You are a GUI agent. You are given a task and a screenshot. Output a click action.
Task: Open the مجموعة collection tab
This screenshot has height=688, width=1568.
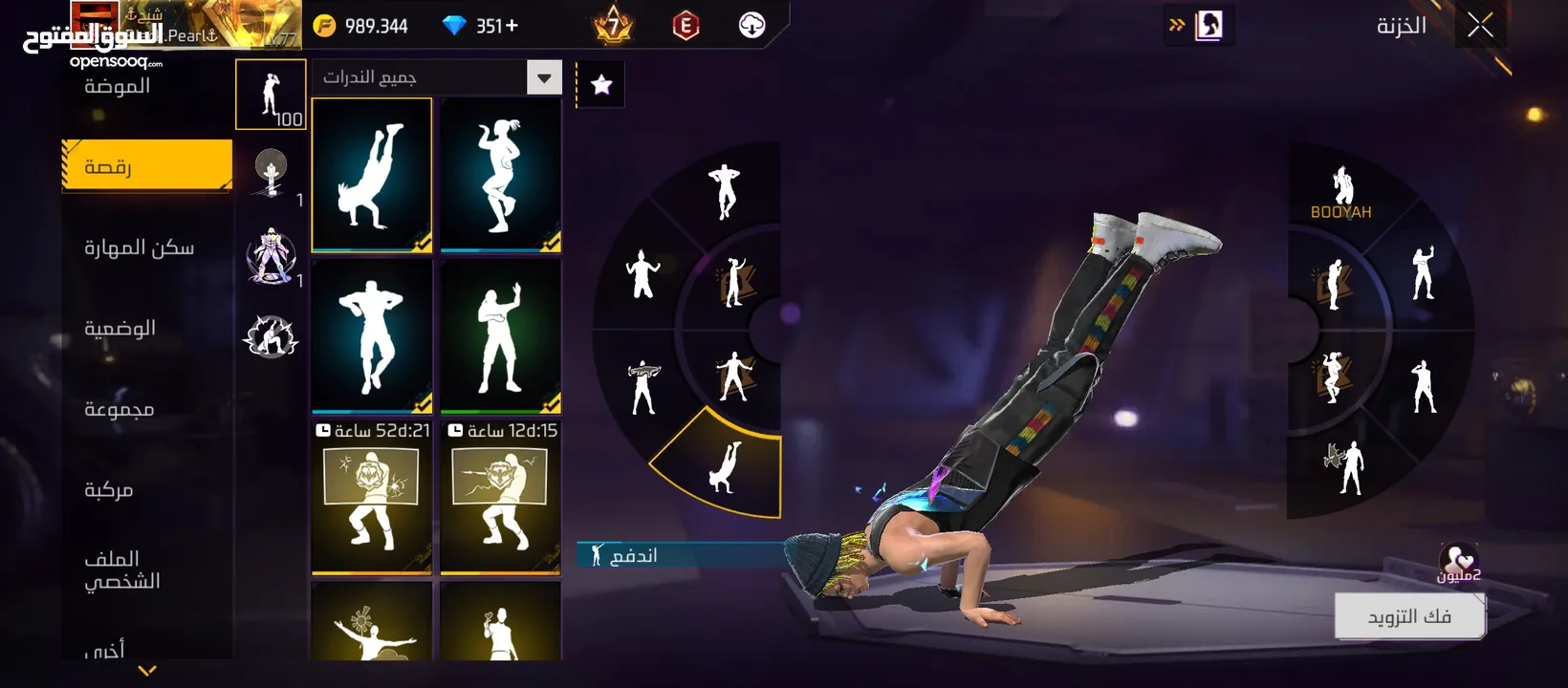coord(120,410)
